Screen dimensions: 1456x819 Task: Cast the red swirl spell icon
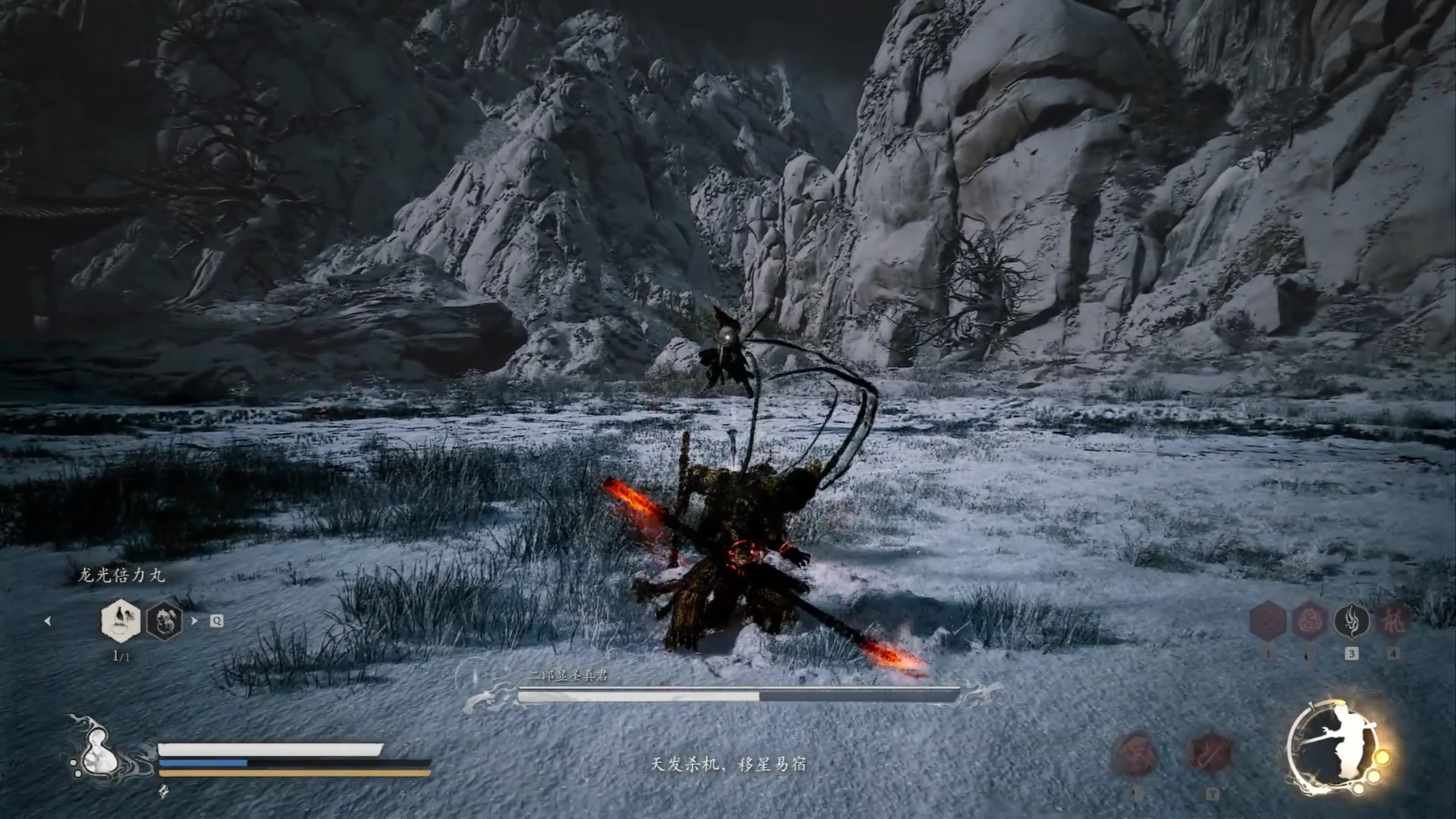1309,621
